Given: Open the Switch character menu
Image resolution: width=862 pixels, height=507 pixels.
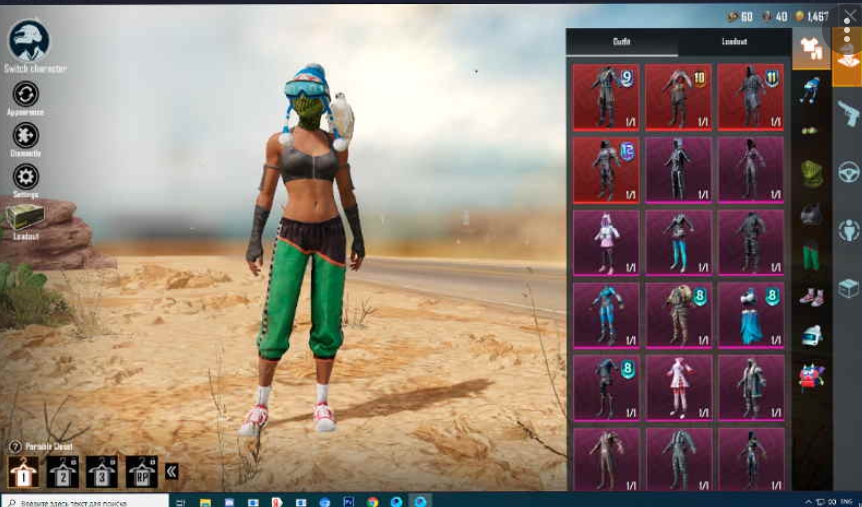Looking at the screenshot, I should tap(29, 42).
